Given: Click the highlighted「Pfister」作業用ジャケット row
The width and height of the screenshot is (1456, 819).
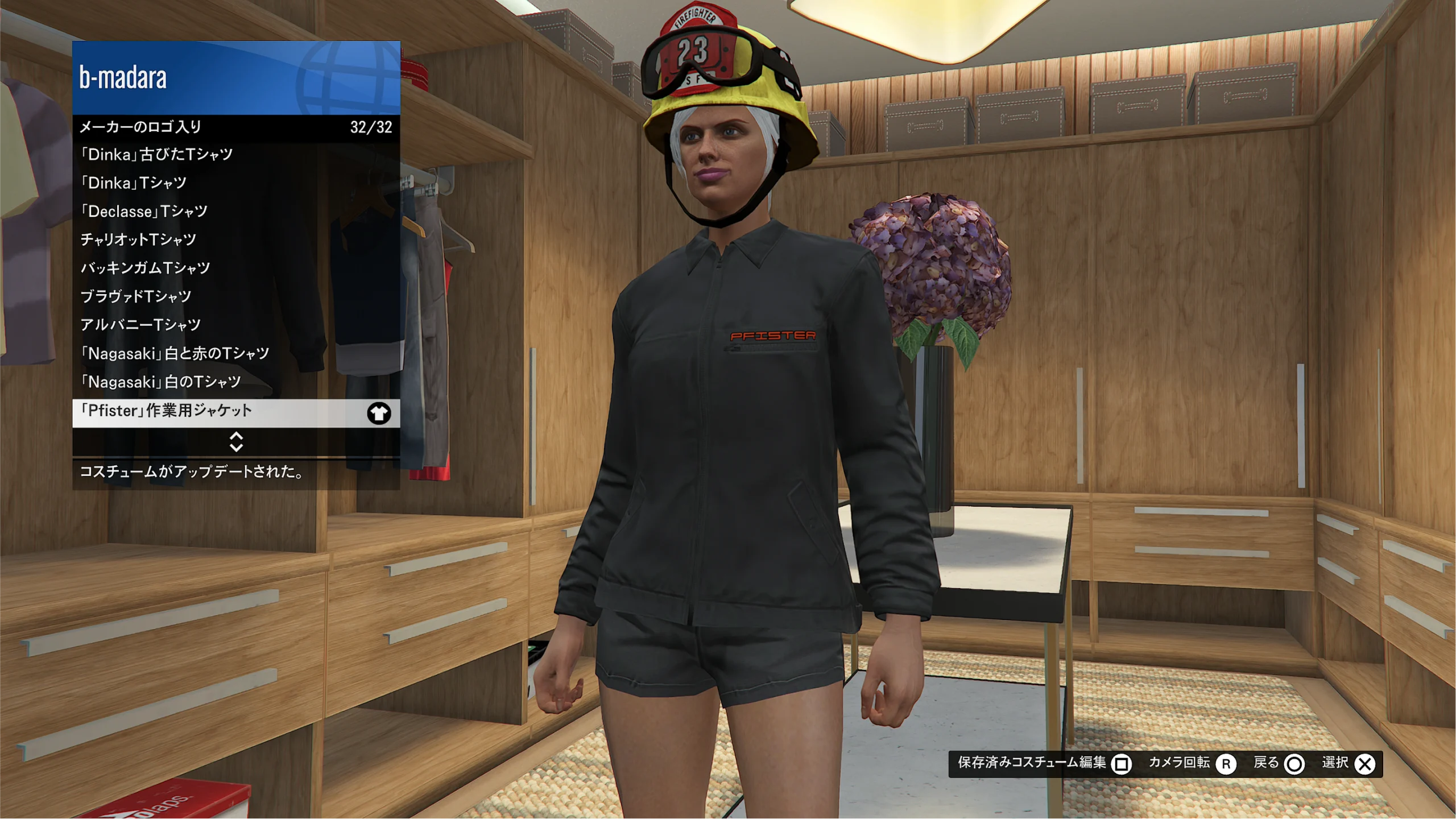Looking at the screenshot, I should (235, 412).
